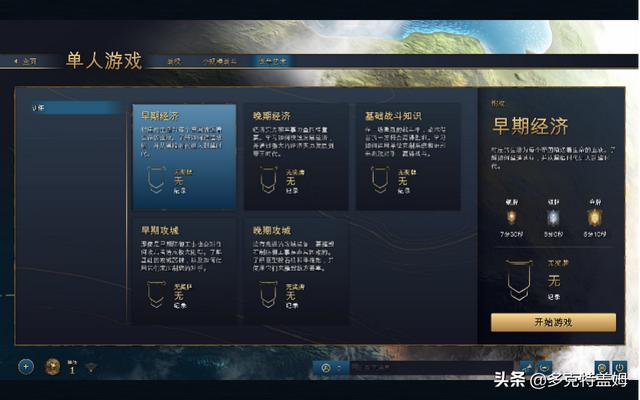The height and width of the screenshot is (400, 640).
Task: Open the middle top navigation tab
Action: pyautogui.click(x=220, y=61)
